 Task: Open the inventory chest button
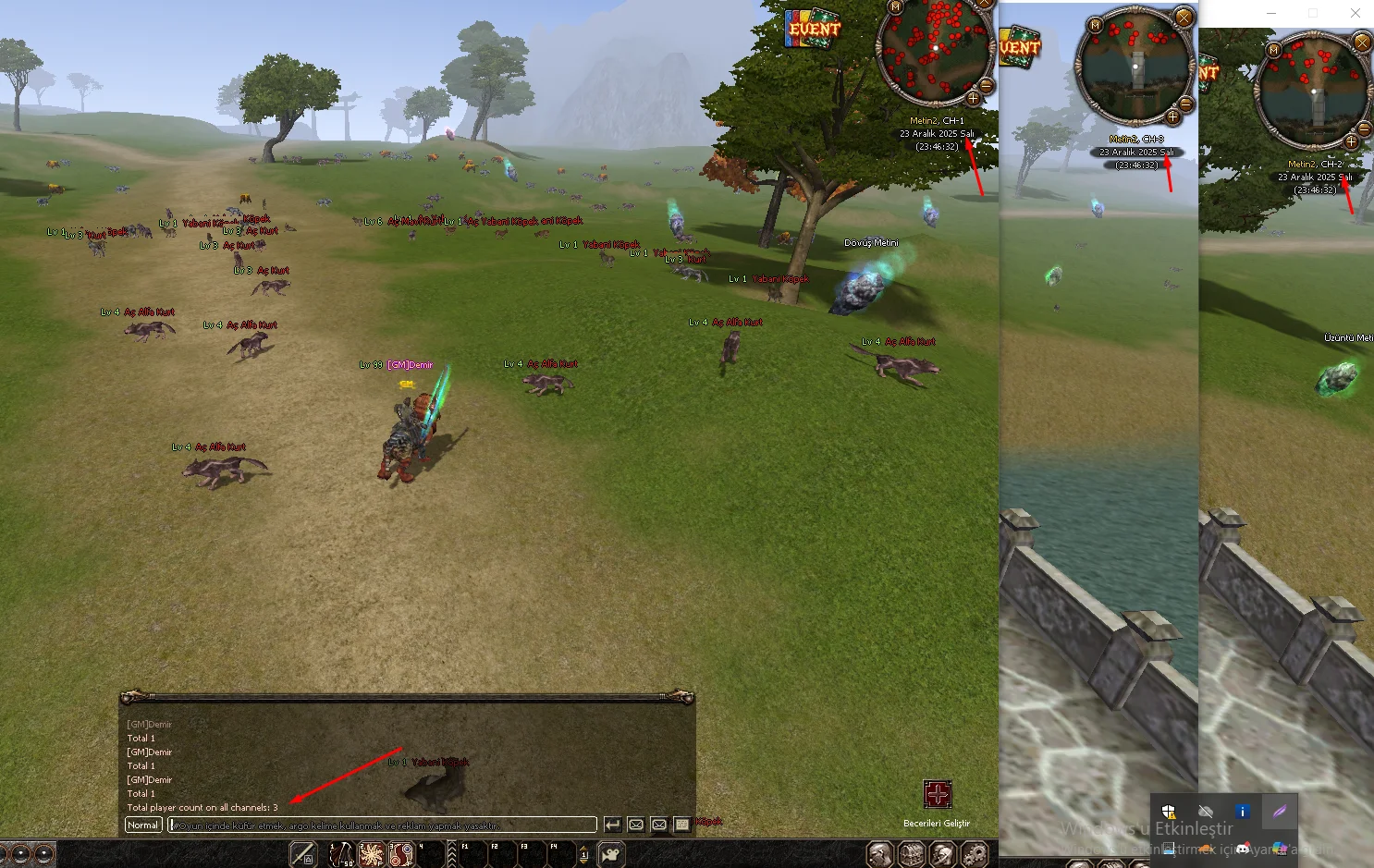pyautogui.click(x=912, y=854)
